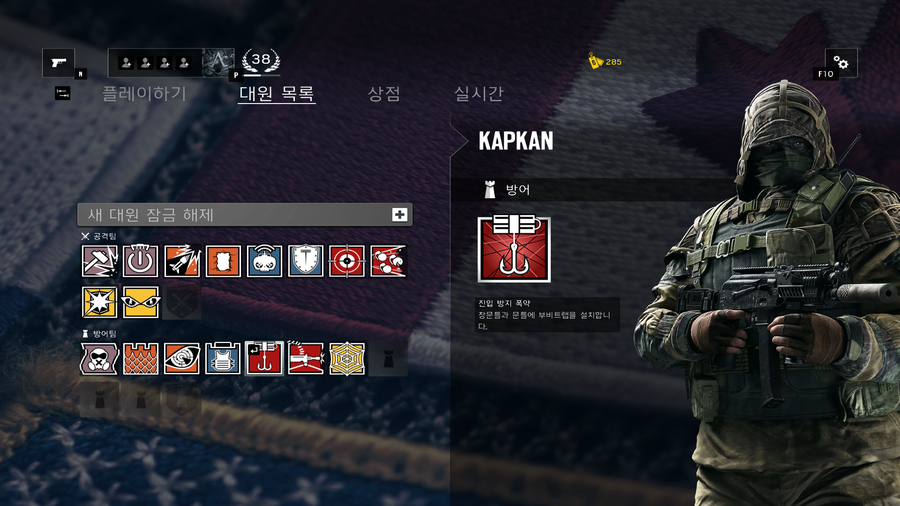Click the 새 대원 잠금 해제 button
Screen dimensions: 900x506
click(245, 214)
